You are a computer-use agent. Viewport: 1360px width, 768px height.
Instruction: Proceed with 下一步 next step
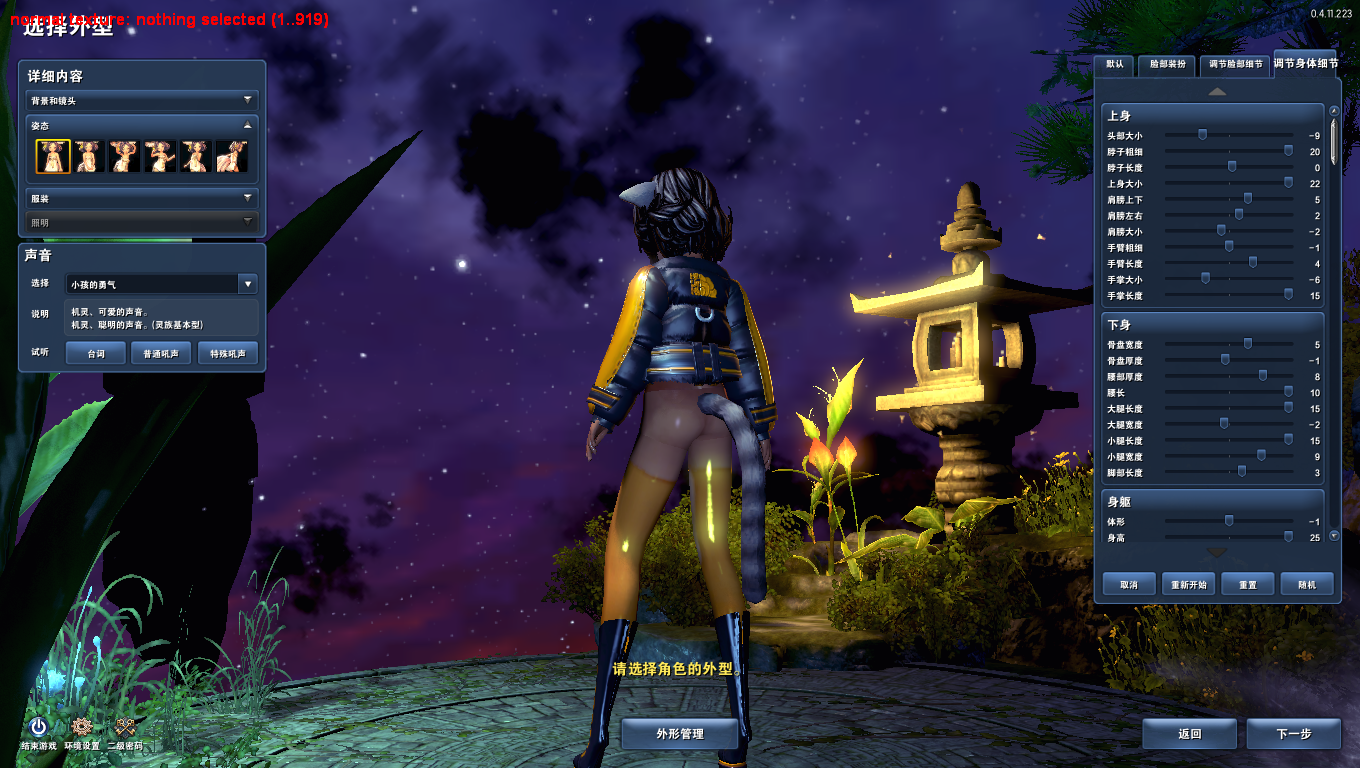click(x=1293, y=734)
